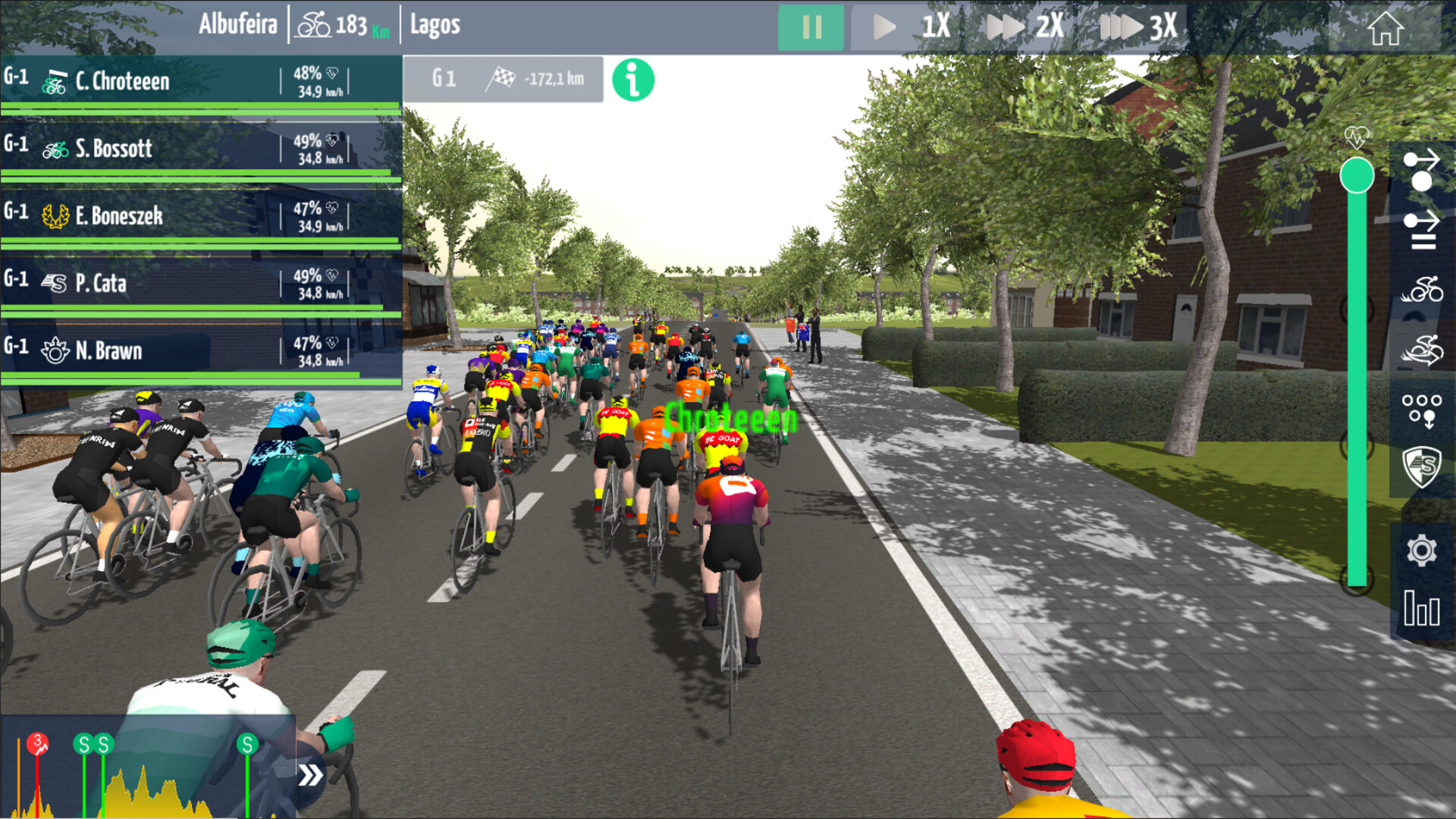The height and width of the screenshot is (819, 1456).
Task: Expand the stage profile with double arrows
Action: point(310,775)
